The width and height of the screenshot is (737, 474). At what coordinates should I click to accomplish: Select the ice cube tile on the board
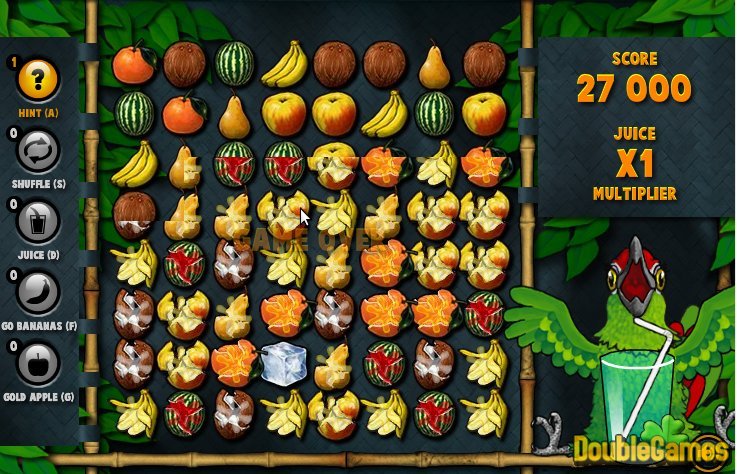pyautogui.click(x=283, y=360)
